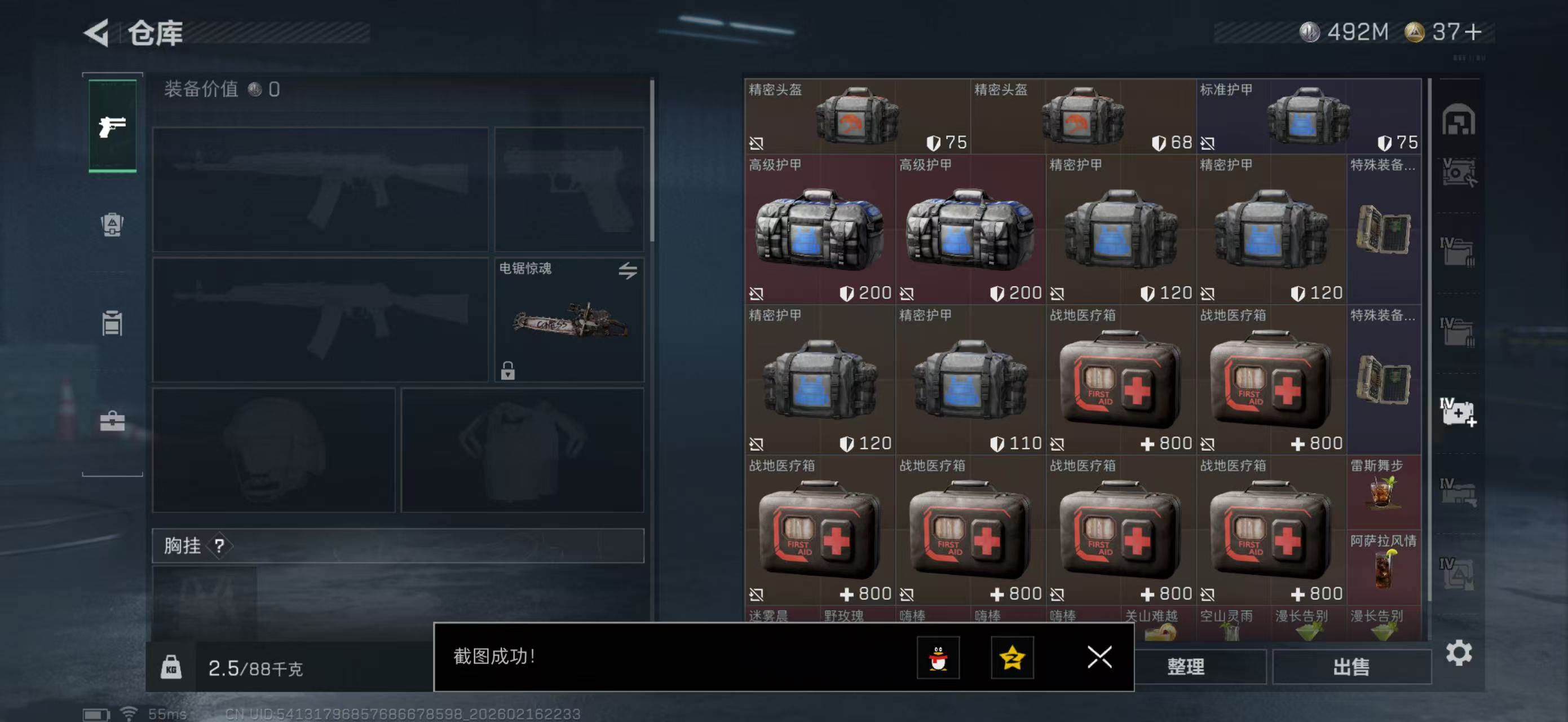Open the backpack tab in the left sidebar
Image resolution: width=1568 pixels, height=722 pixels.
tap(112, 226)
